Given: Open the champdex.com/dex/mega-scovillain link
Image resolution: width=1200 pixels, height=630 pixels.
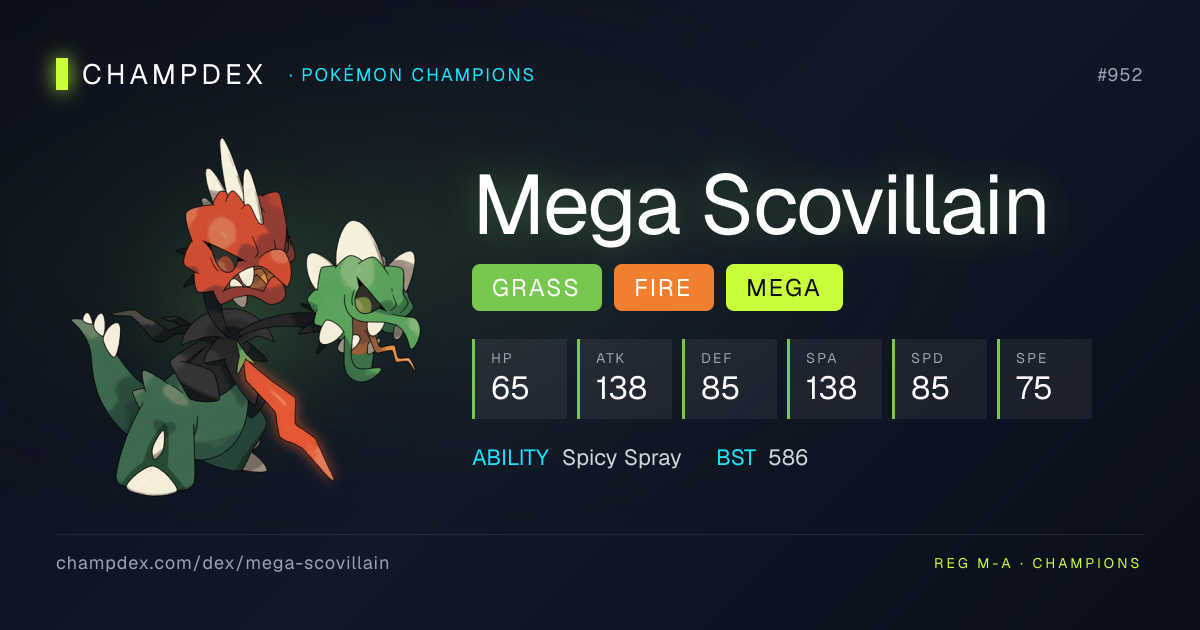Looking at the screenshot, I should [223, 563].
